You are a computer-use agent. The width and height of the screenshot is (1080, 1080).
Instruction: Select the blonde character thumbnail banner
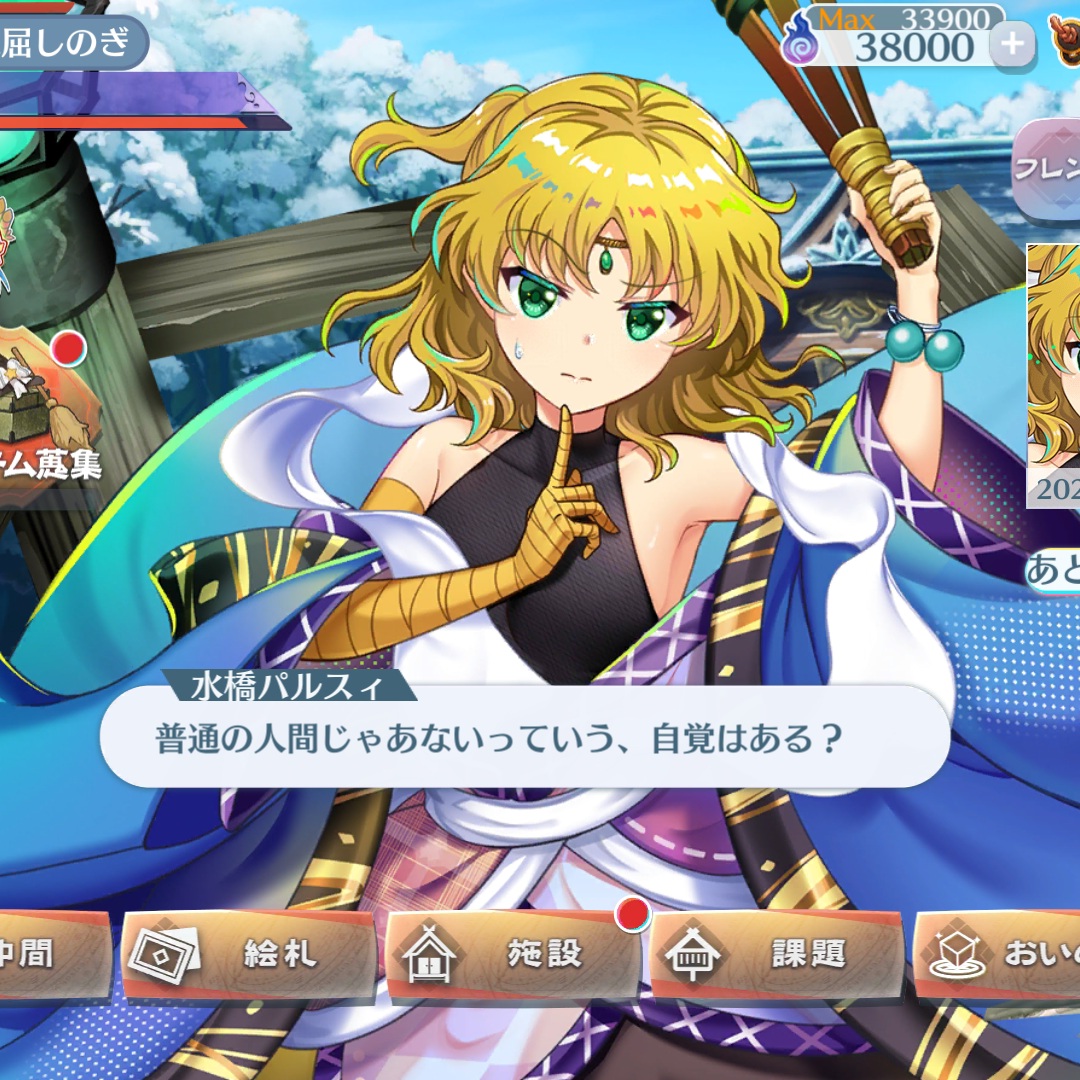tap(1054, 370)
